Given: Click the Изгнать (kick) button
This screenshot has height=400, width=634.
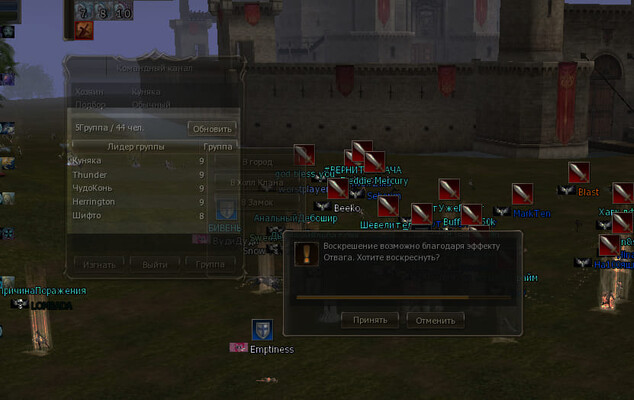Looking at the screenshot, I should 98,265.
